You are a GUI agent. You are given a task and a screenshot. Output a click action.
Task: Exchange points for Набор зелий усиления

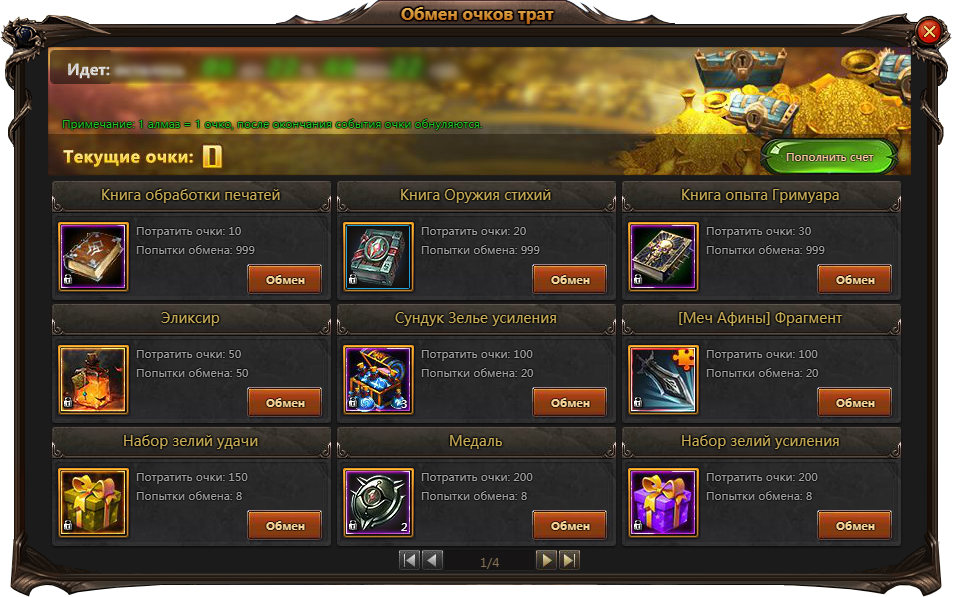pos(854,526)
